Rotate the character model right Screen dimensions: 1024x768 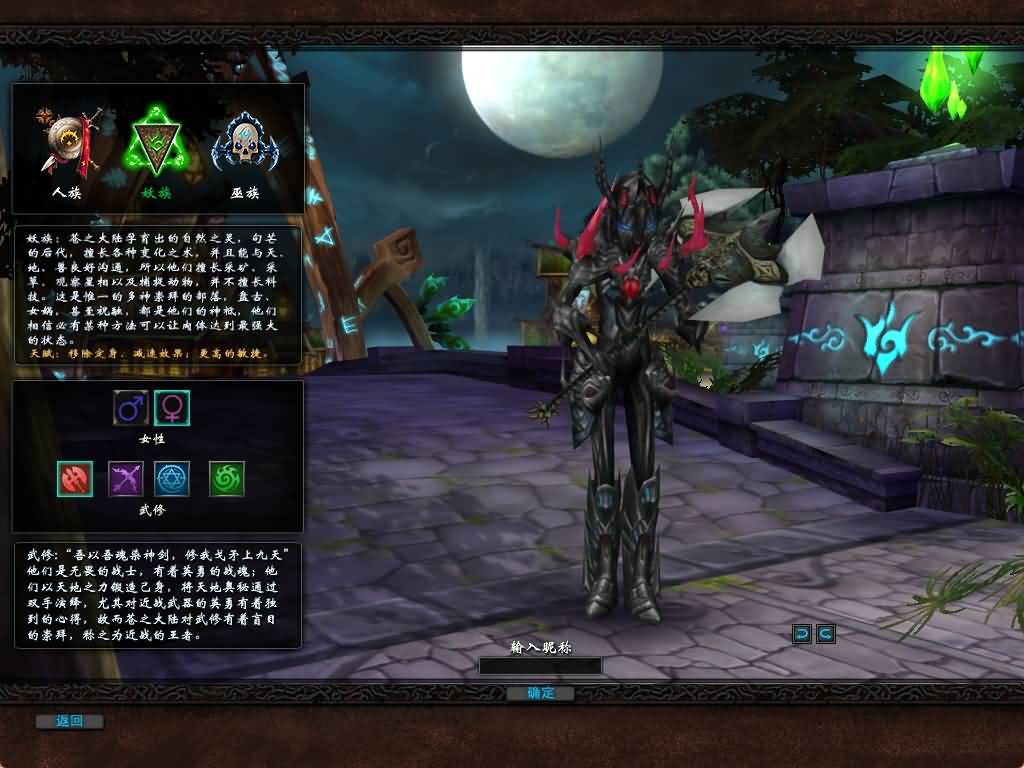pyautogui.click(x=825, y=633)
